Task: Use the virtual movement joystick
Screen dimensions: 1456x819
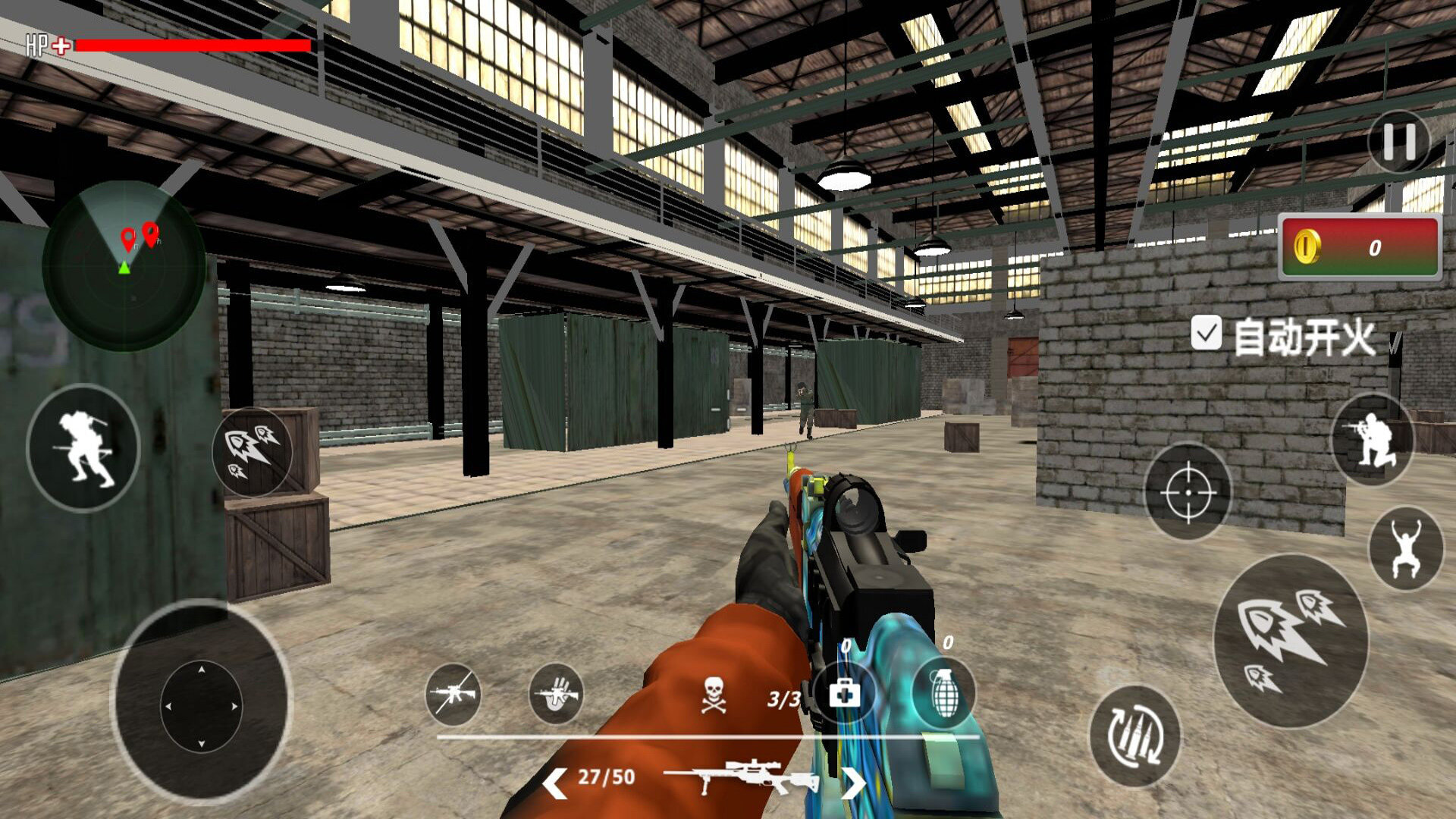Action: point(201,705)
